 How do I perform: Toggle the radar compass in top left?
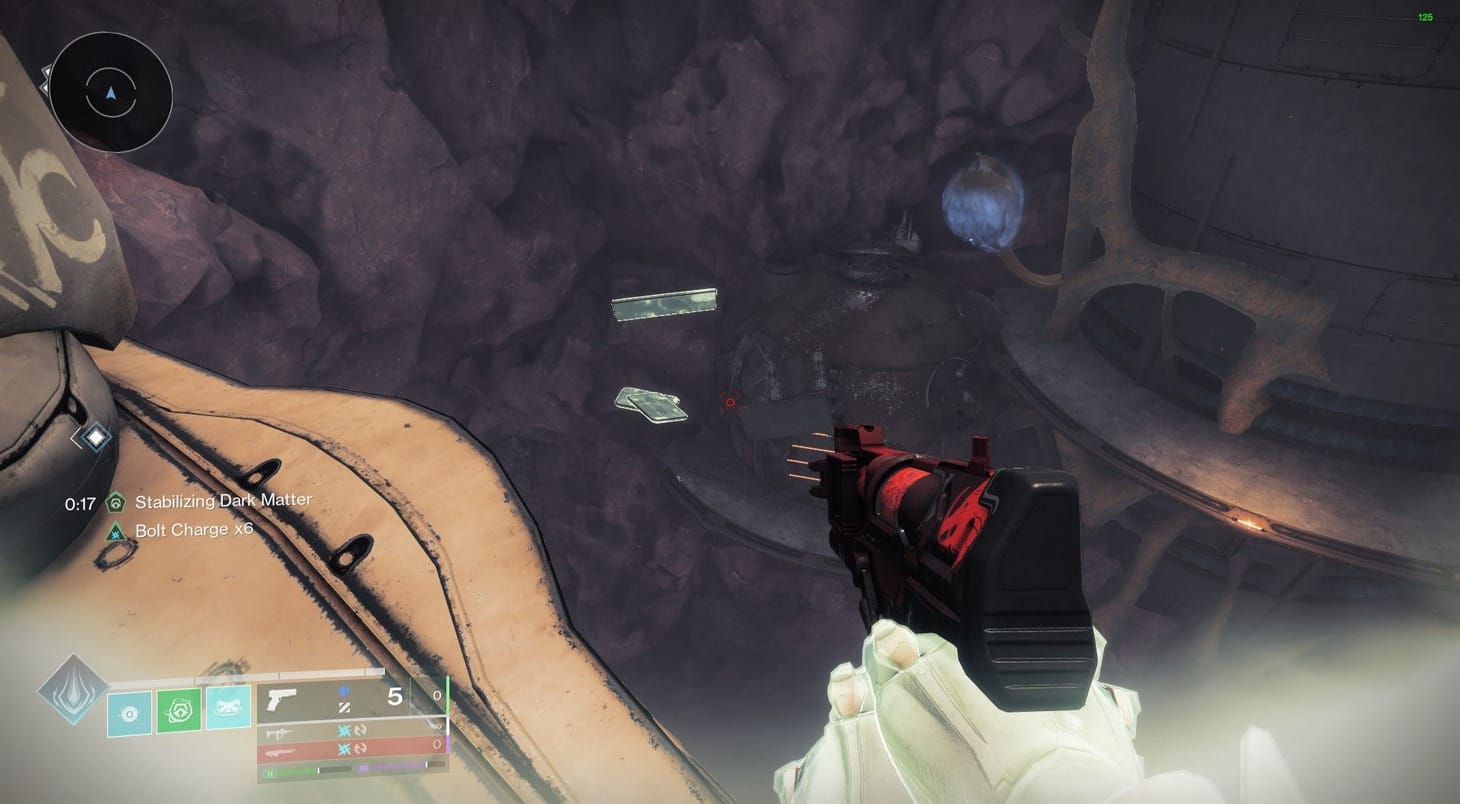(110, 93)
